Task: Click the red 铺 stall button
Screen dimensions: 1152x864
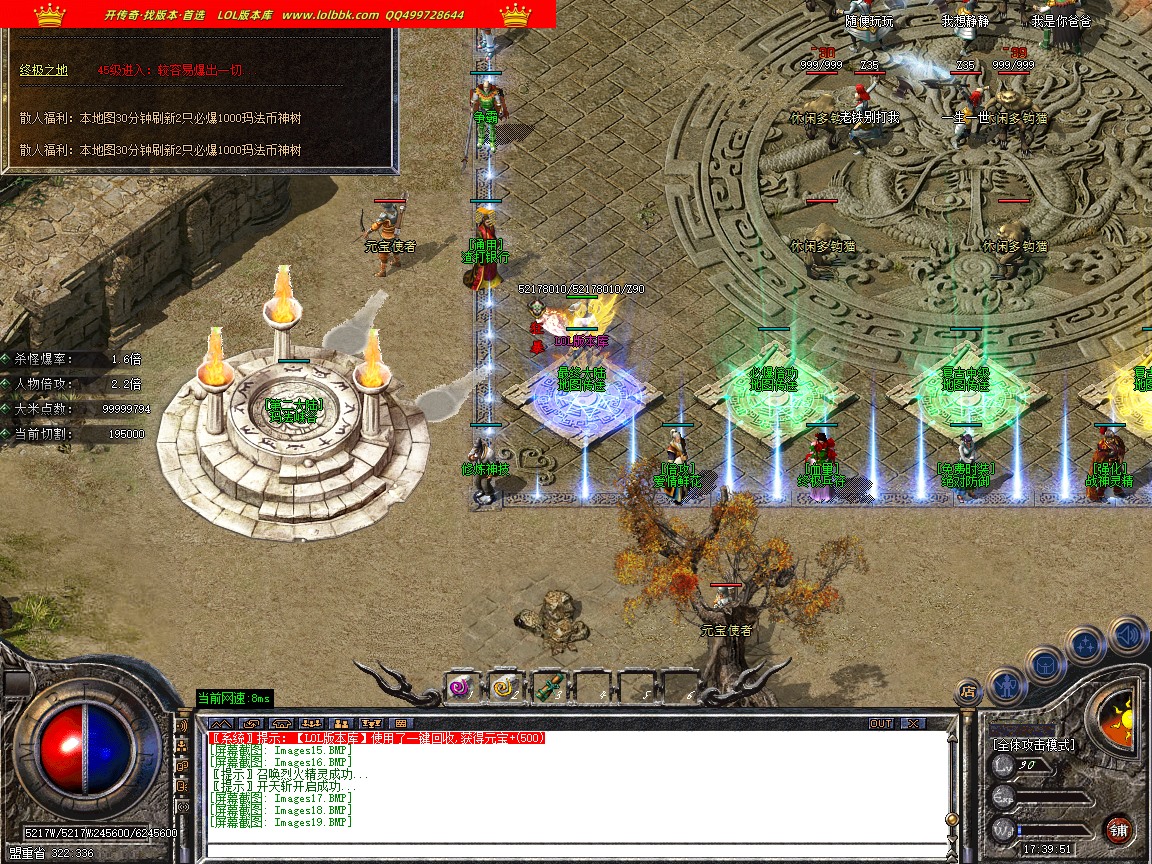Action: (x=1118, y=829)
